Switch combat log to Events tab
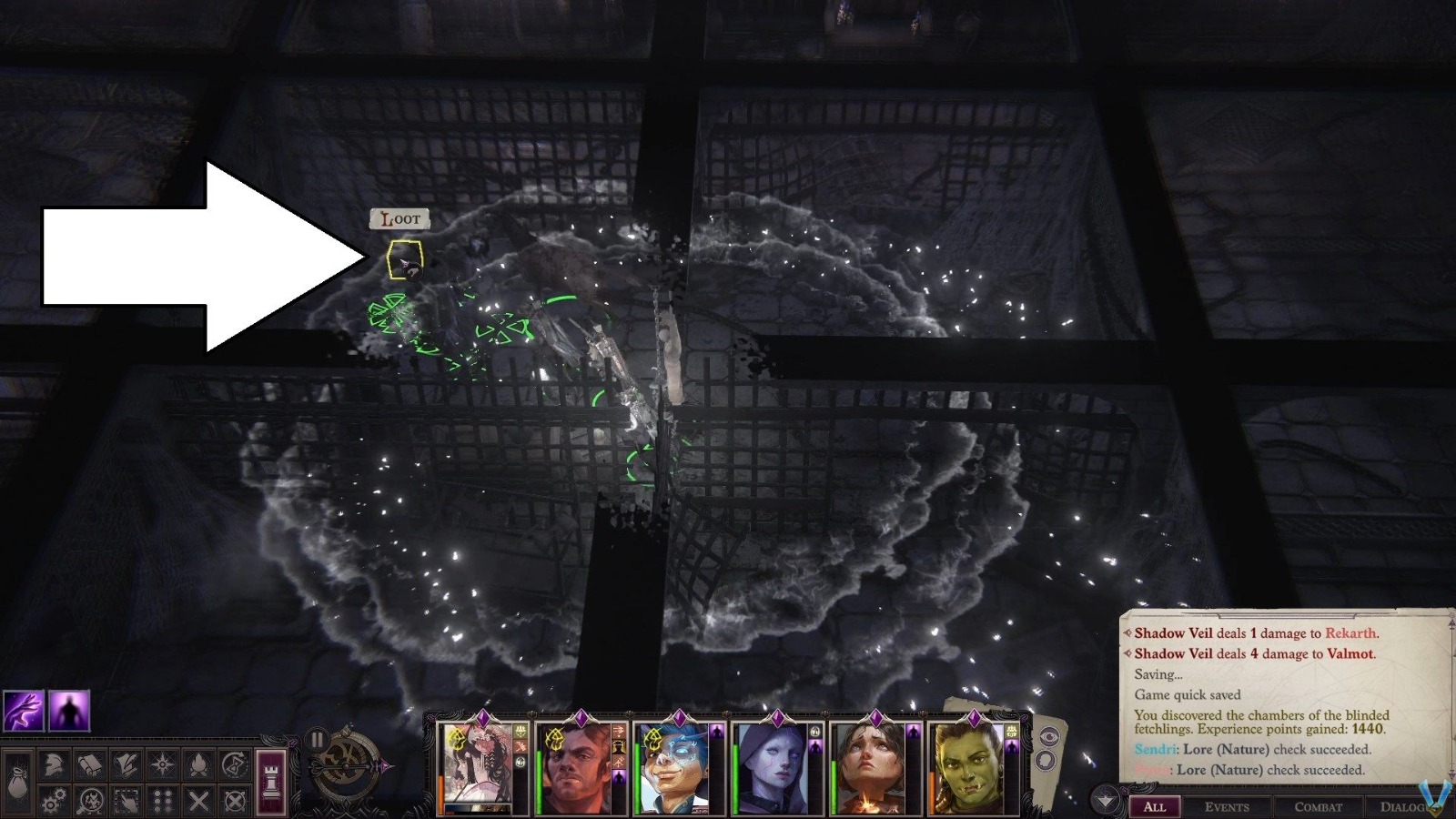Image resolution: width=1456 pixels, height=819 pixels. (1226, 807)
